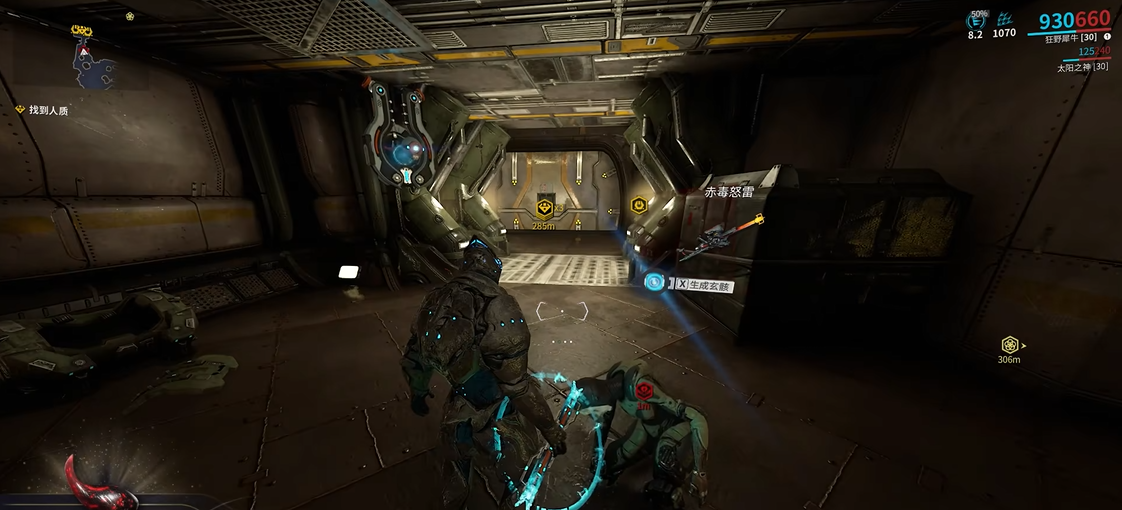Click squad member 狂野犀牛 nameplate
Viewport: 1122px width, 510px height.
tap(1071, 38)
